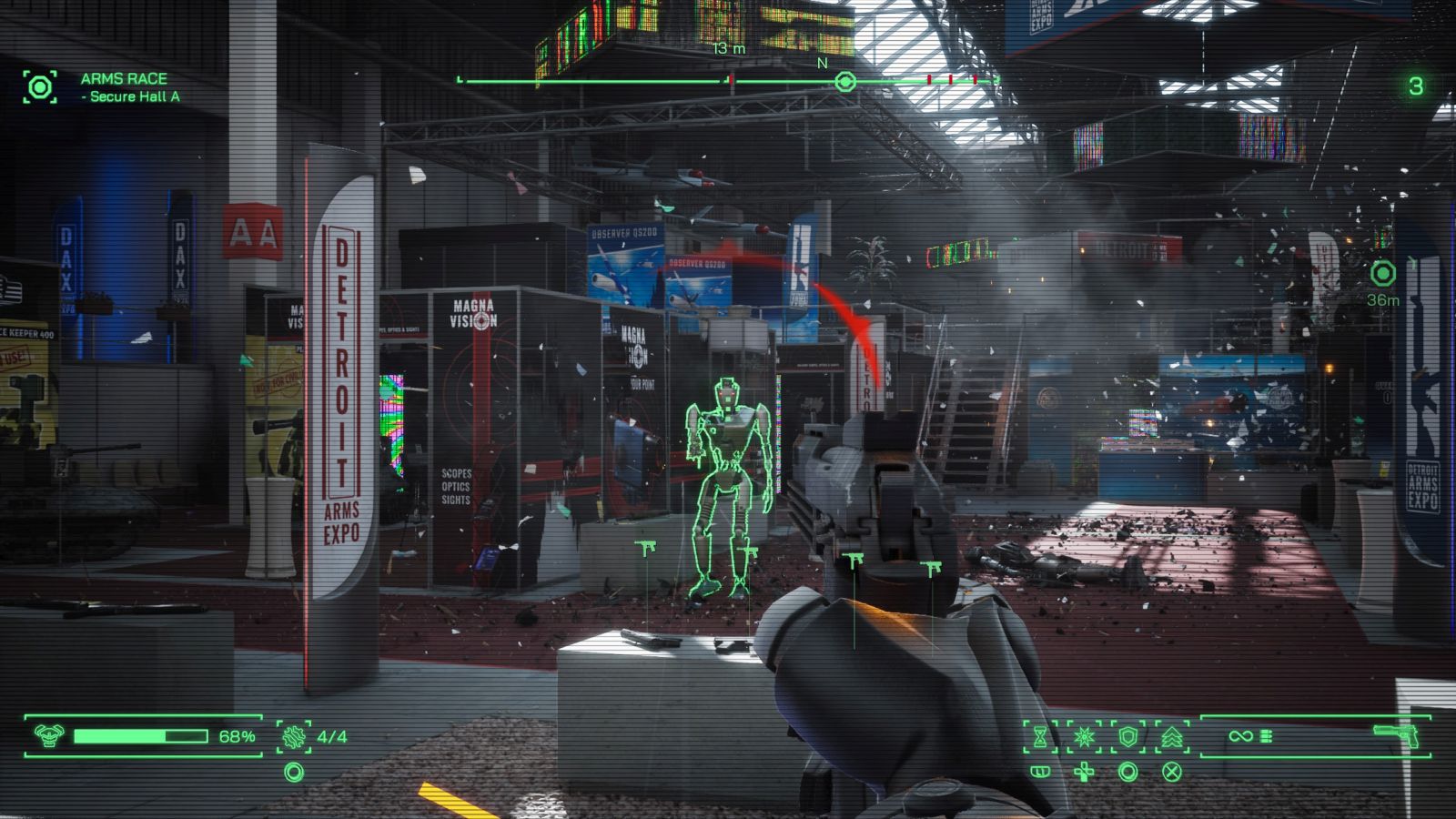Click the 68% armor progress bar
The image size is (1456, 819).
tap(141, 735)
